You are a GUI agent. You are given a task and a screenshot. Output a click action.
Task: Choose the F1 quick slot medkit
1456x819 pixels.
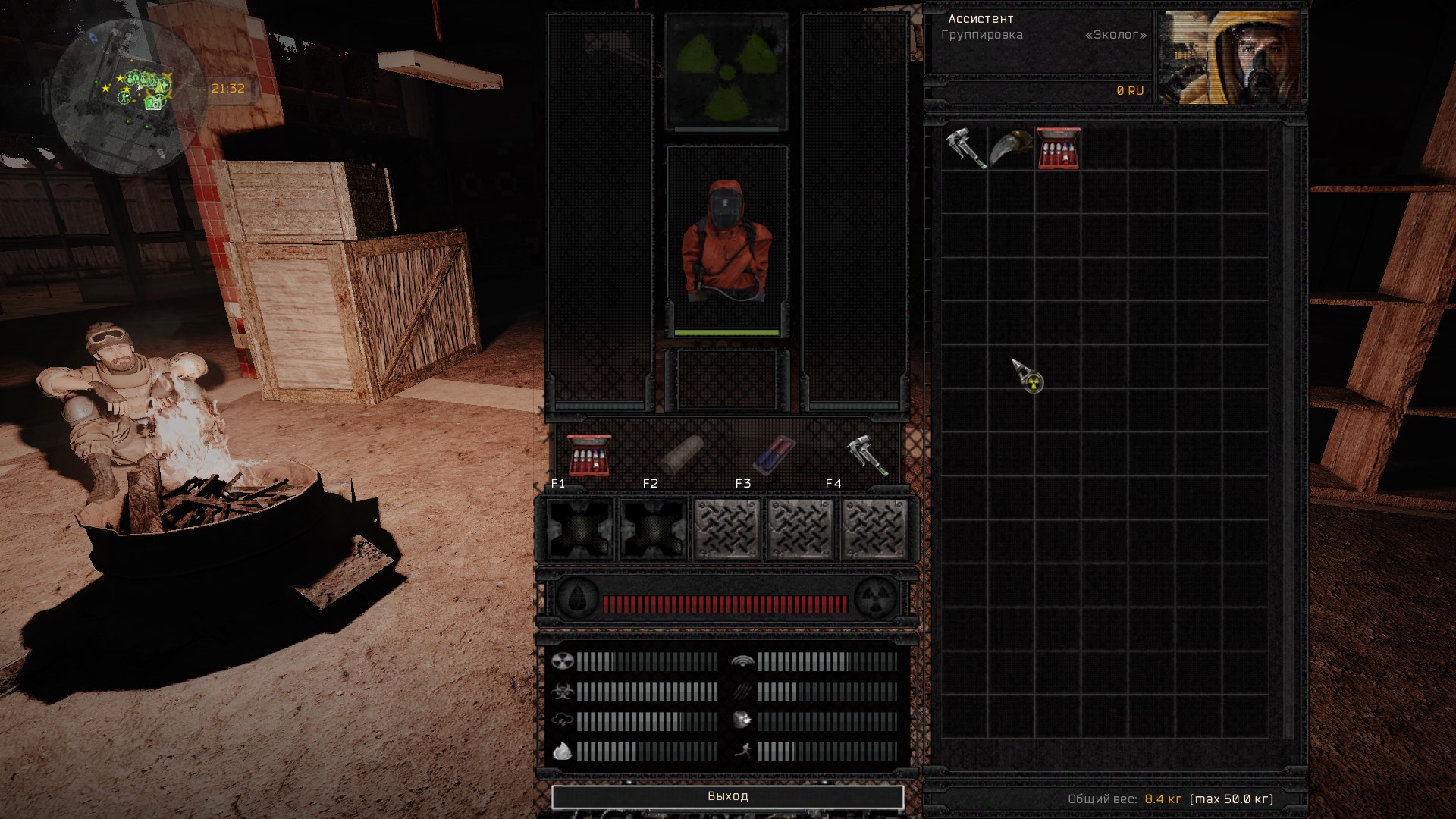pos(589,454)
